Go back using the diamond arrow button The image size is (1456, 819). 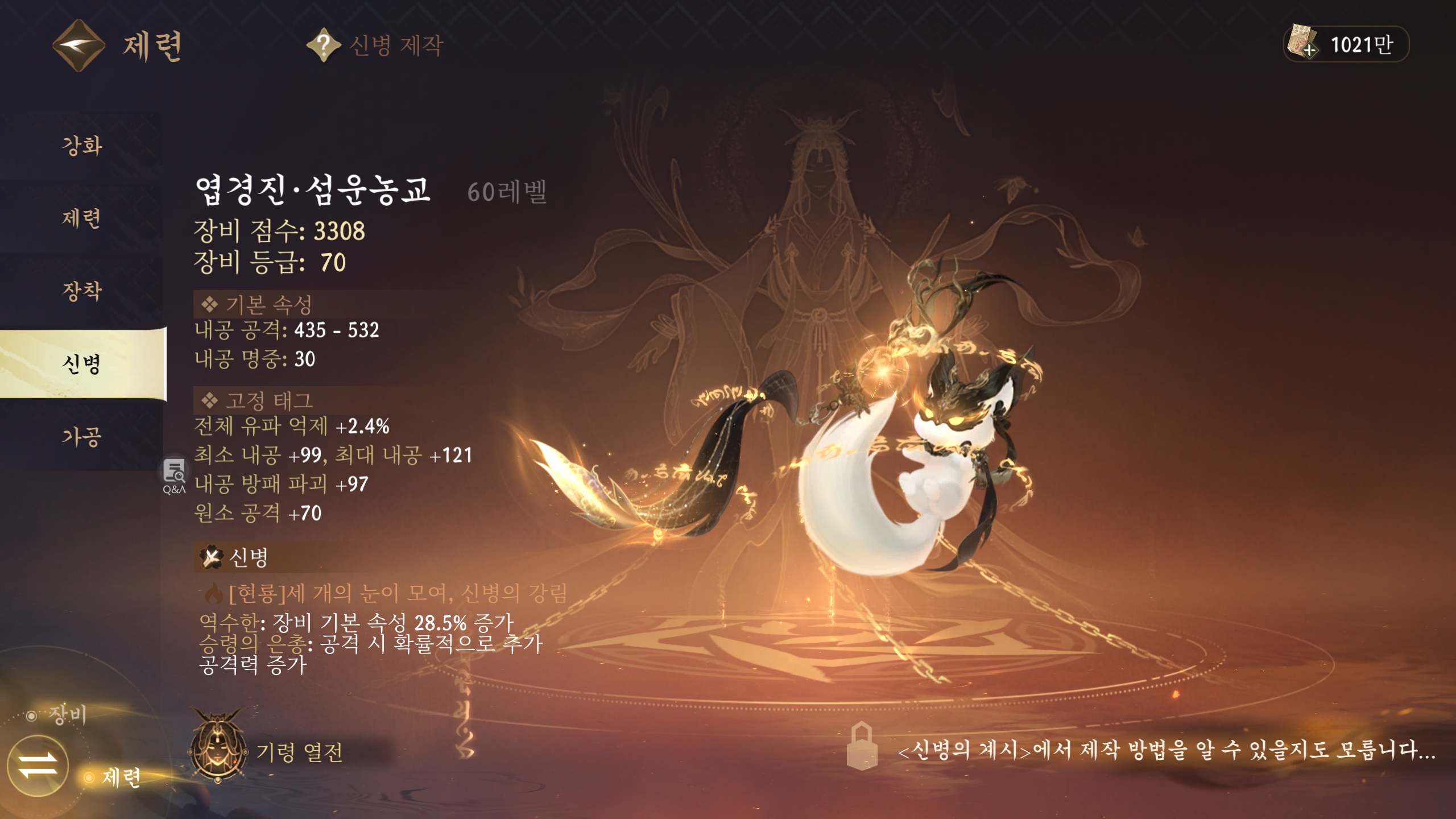click(78, 45)
